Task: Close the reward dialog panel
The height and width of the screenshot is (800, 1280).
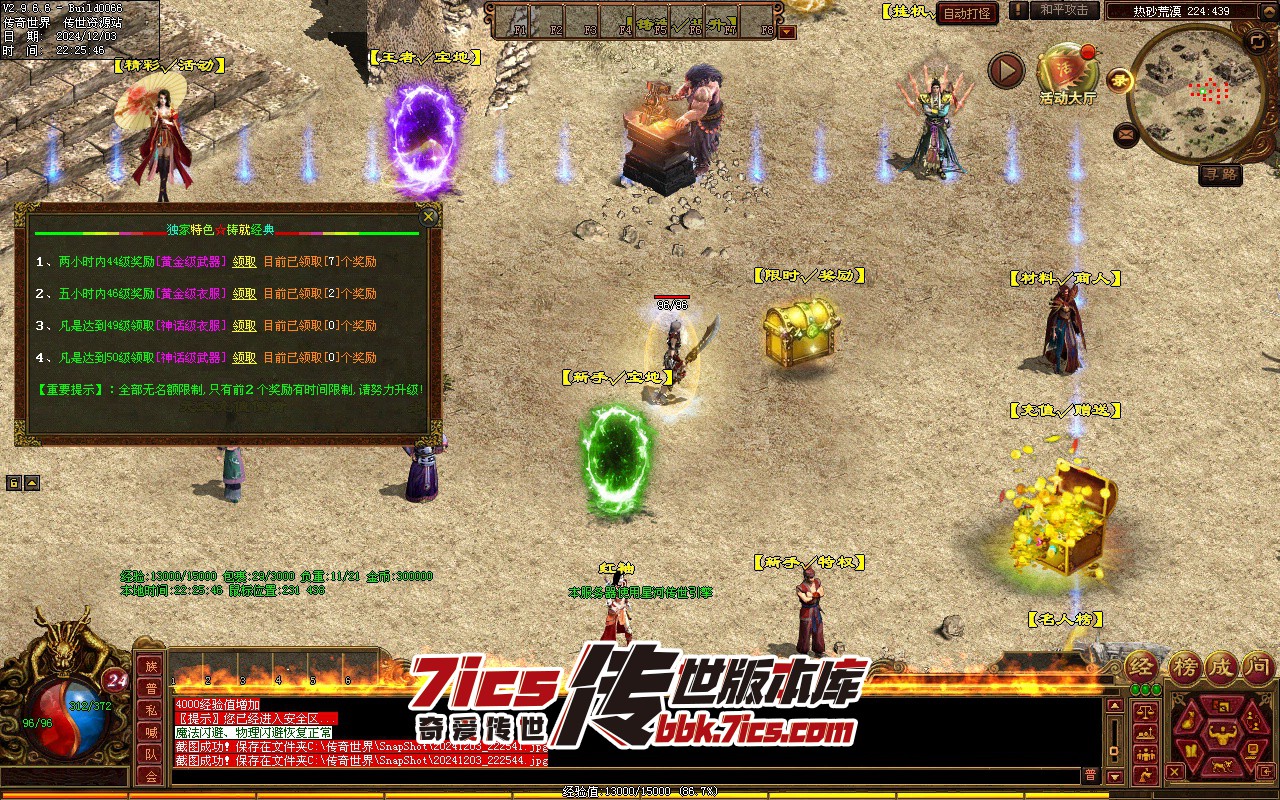Action: tap(428, 216)
